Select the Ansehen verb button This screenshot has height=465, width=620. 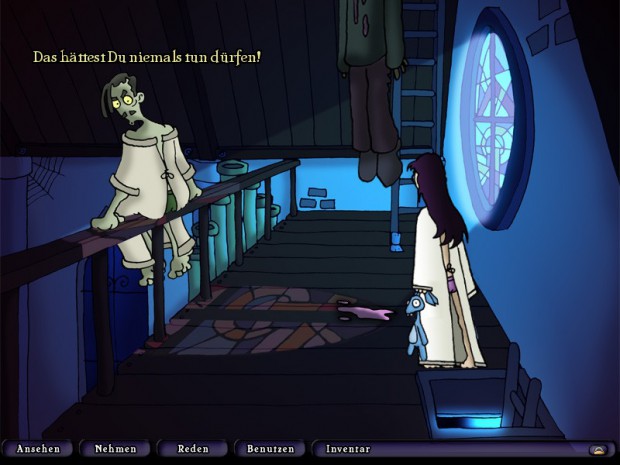38,449
